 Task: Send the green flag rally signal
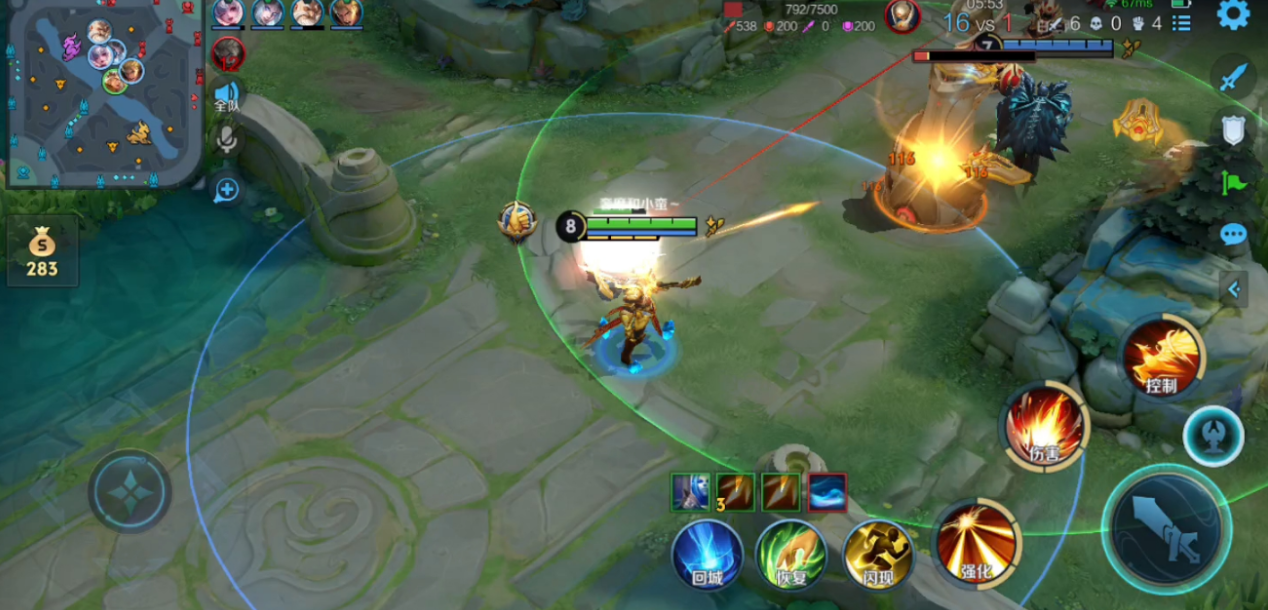[x=1234, y=183]
